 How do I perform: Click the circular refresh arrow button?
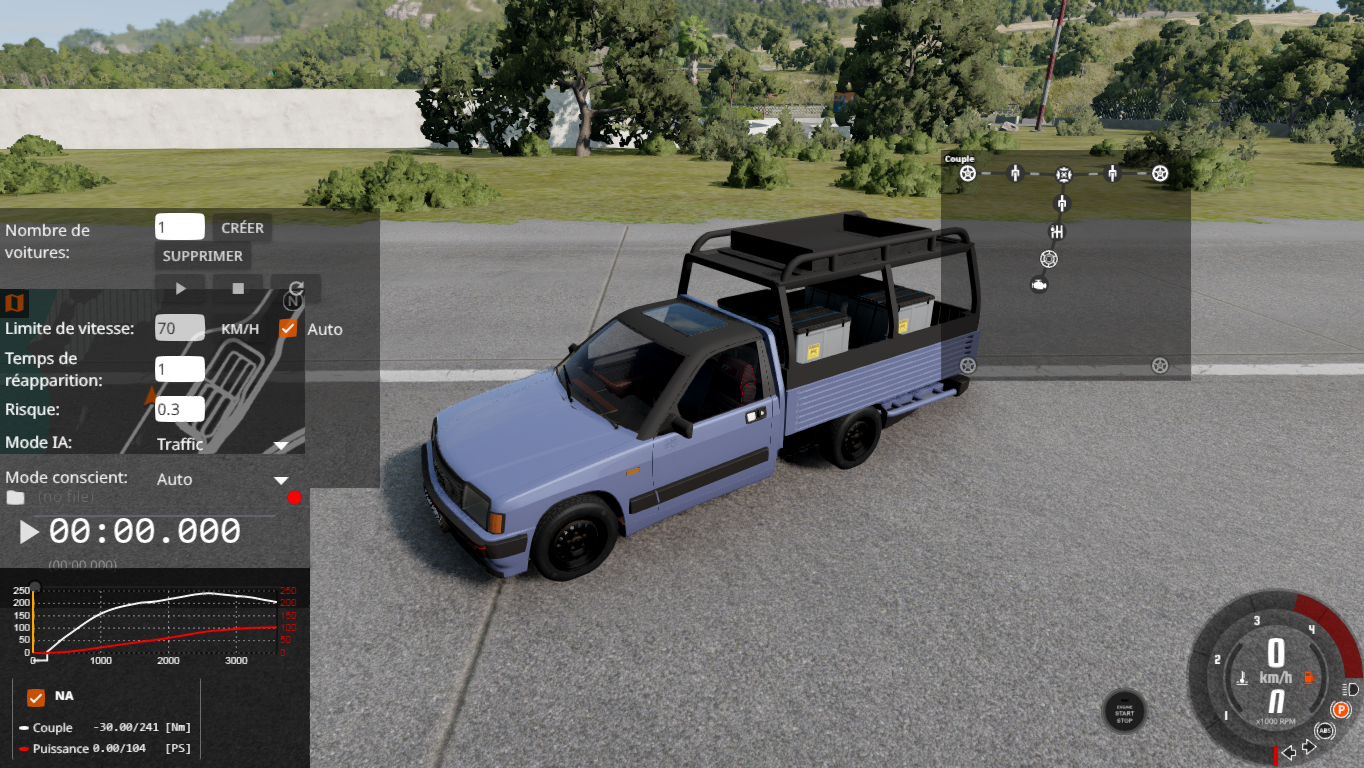click(x=296, y=288)
